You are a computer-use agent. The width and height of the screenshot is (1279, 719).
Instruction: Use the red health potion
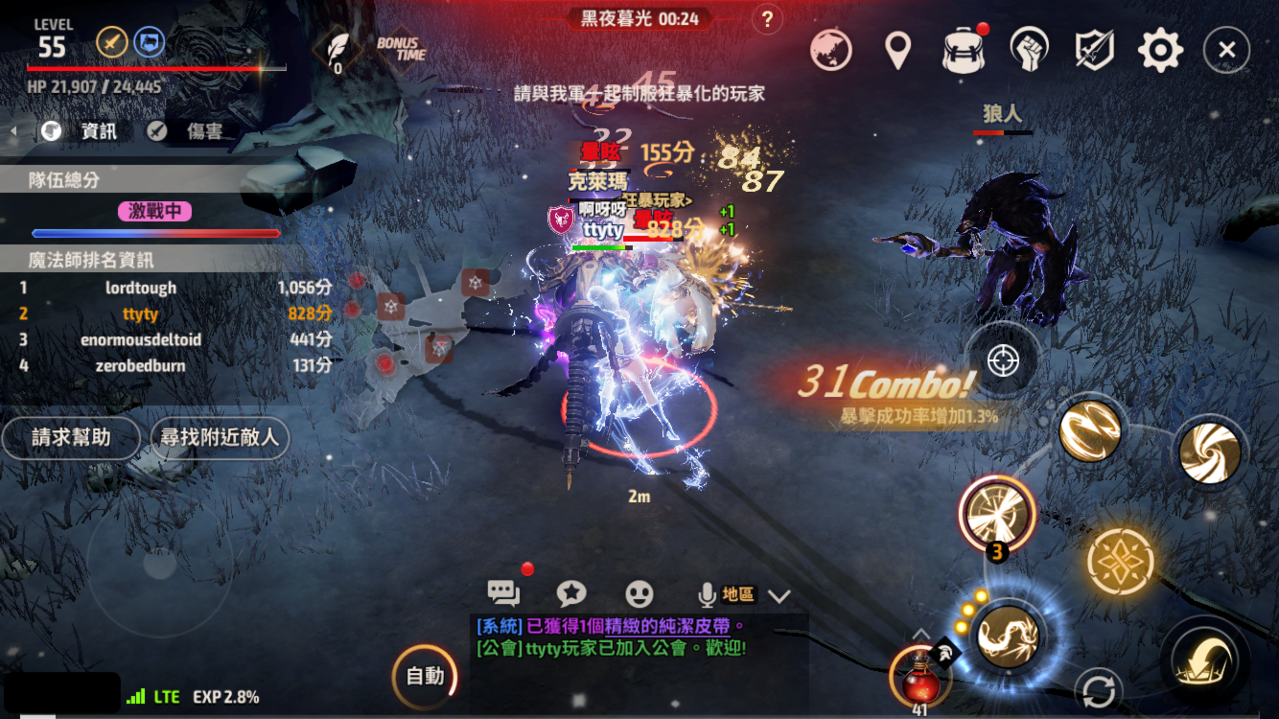point(918,678)
